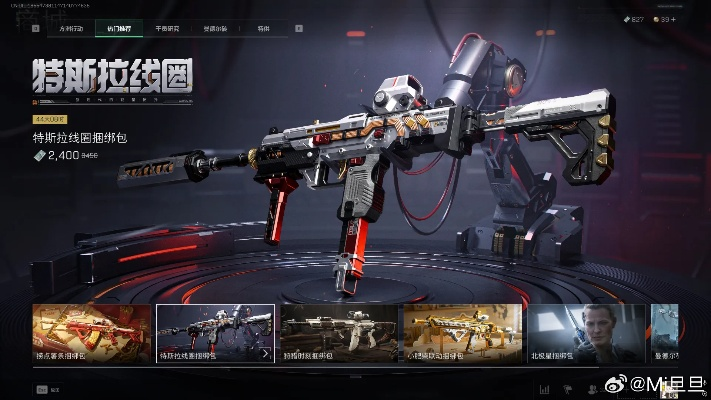Pick the golden weapon bundle thumbnail
The image size is (711, 400).
(462, 333)
